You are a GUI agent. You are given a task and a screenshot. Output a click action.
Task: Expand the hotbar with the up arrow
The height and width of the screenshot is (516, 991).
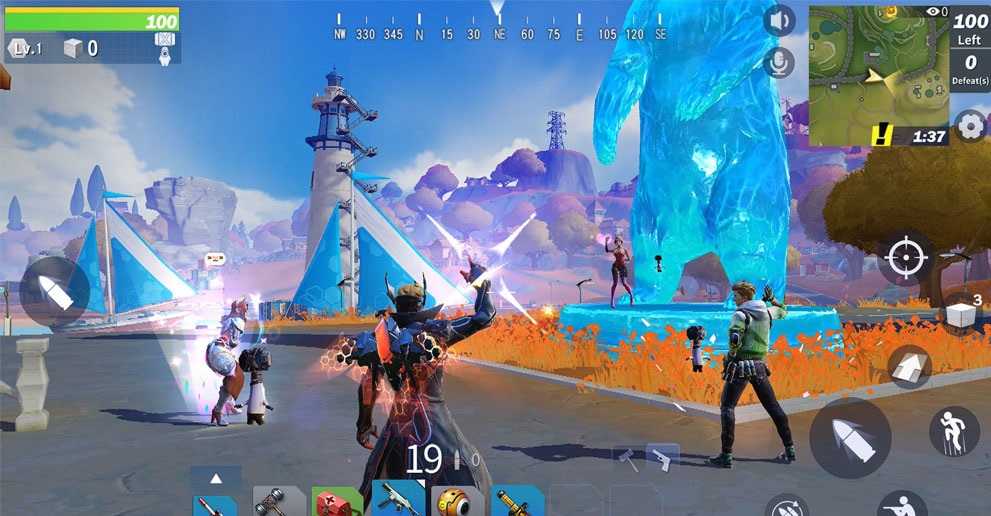pos(216,478)
